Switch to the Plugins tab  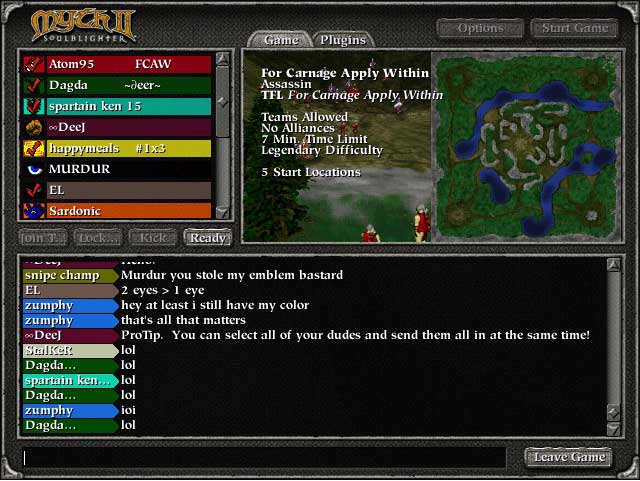pyautogui.click(x=342, y=40)
